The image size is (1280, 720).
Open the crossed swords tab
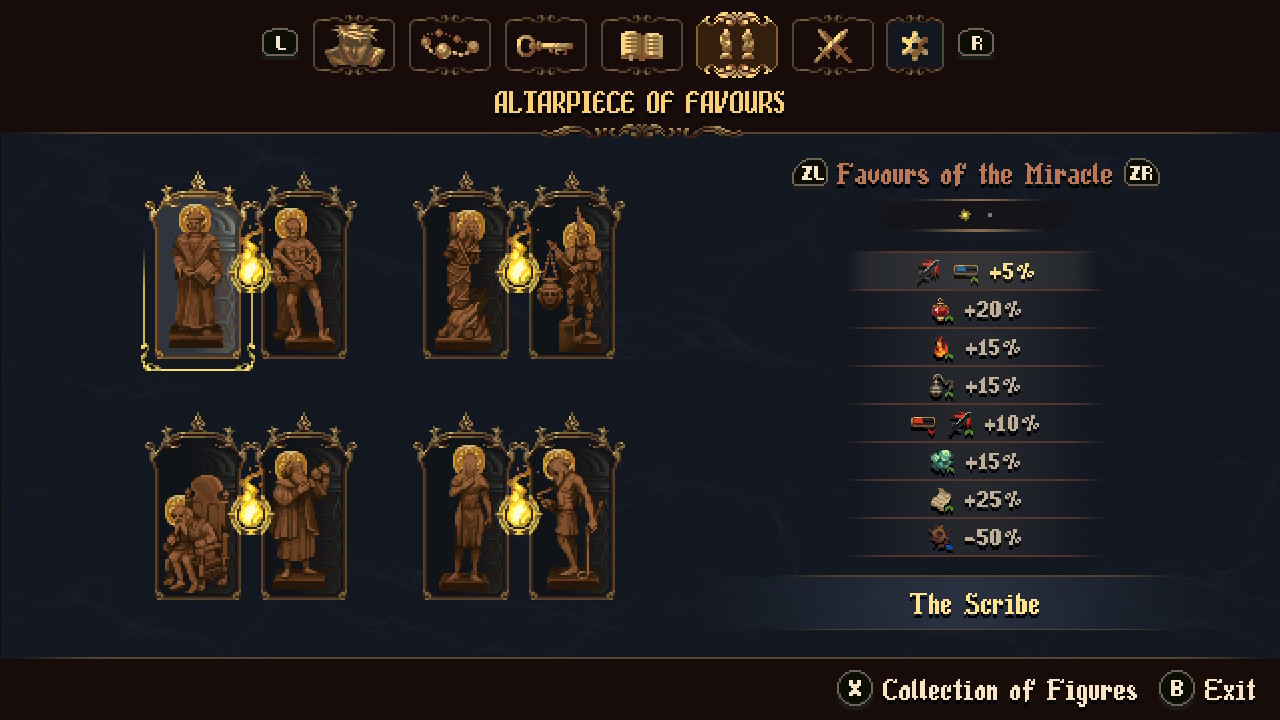[832, 45]
